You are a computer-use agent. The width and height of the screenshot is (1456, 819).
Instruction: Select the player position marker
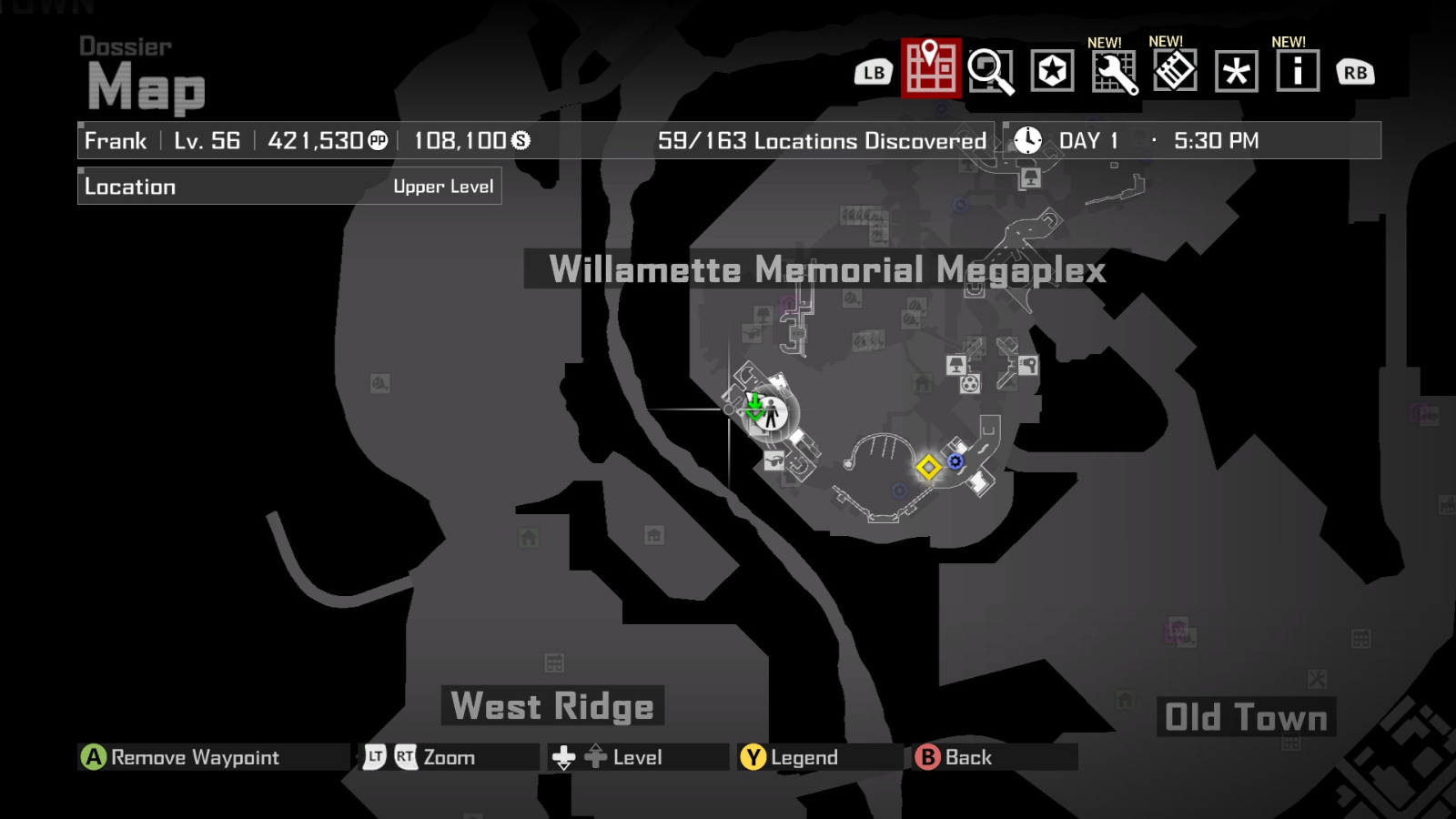(x=772, y=413)
